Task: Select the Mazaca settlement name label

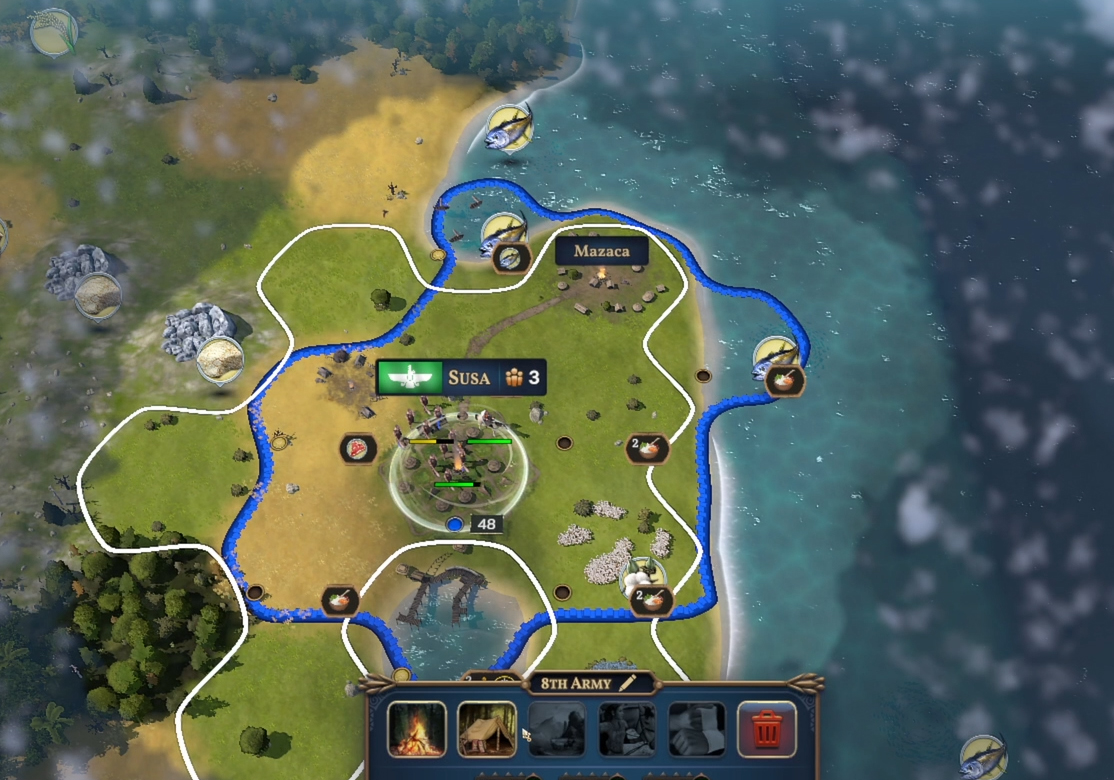Action: 601,251
